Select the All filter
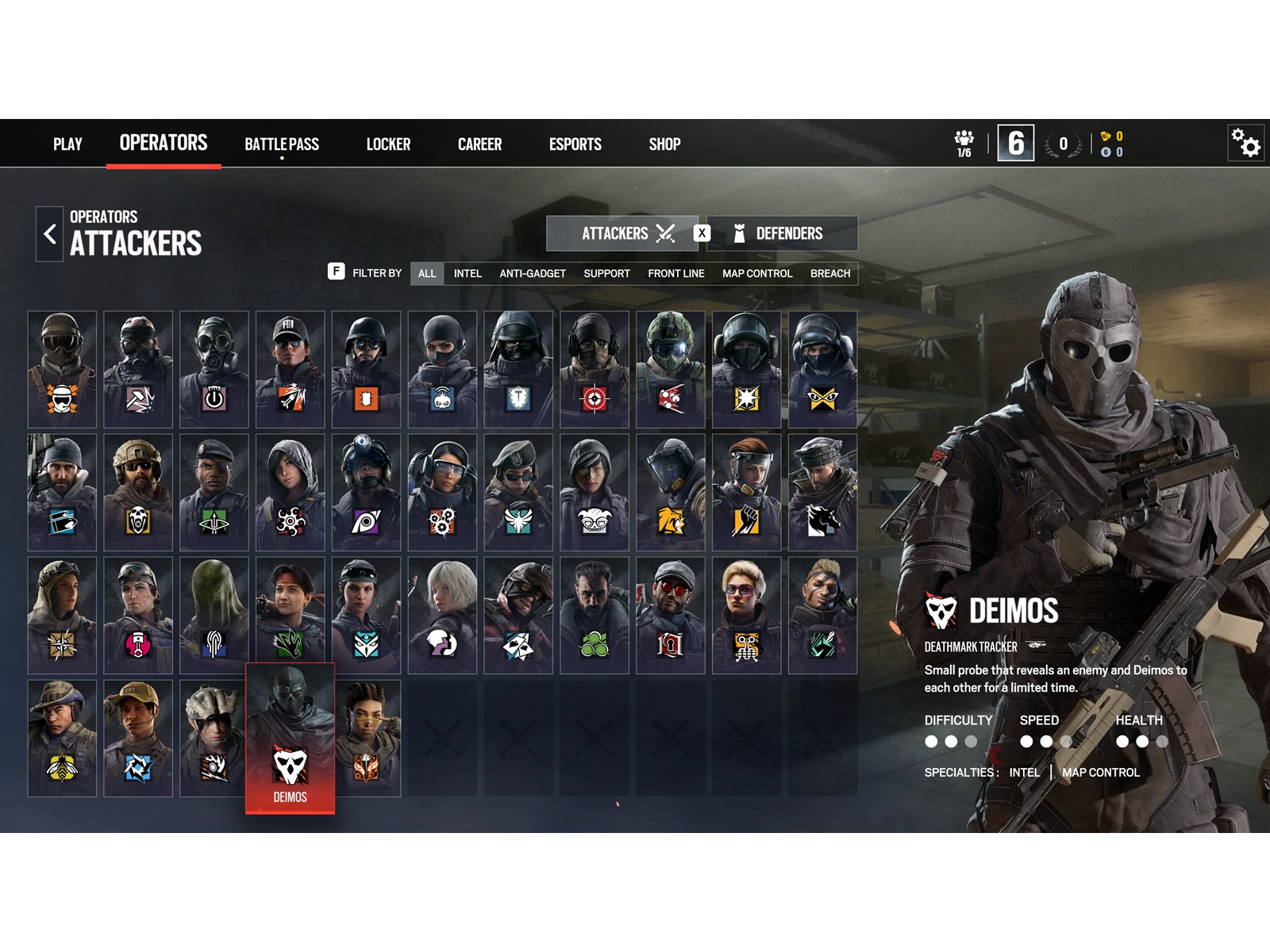 click(427, 274)
